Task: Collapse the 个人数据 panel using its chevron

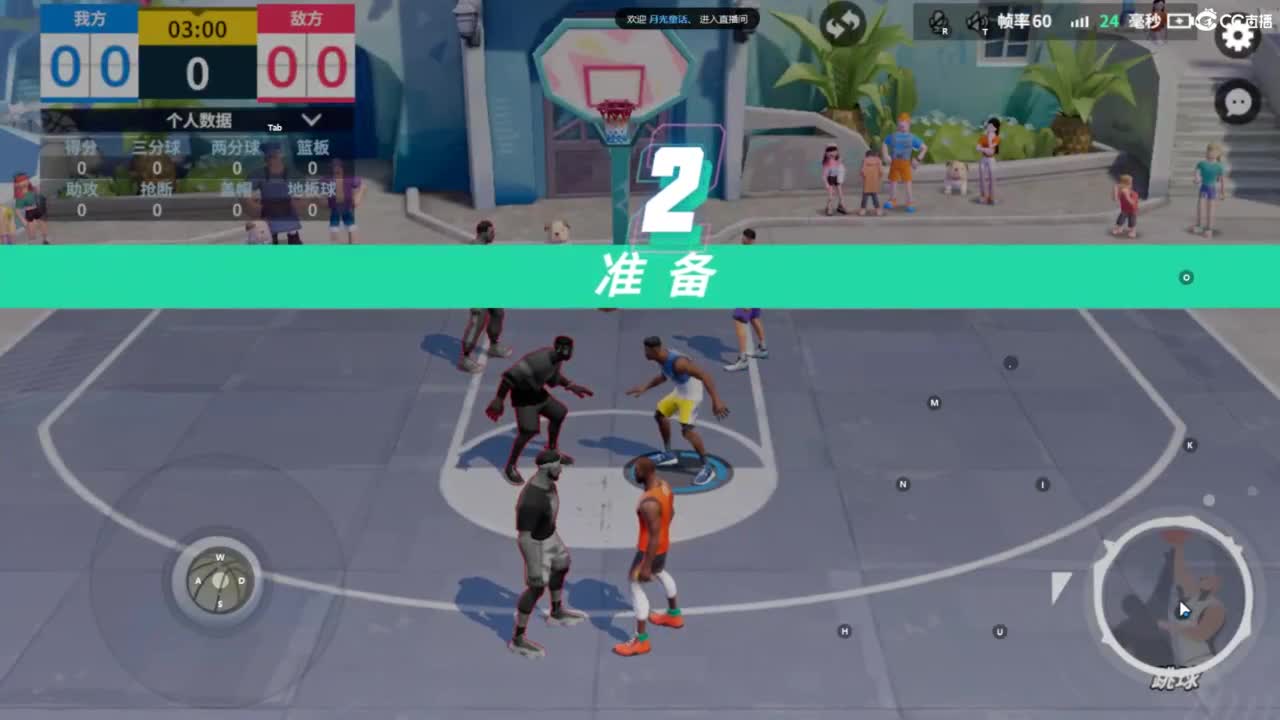Action: 310,119
